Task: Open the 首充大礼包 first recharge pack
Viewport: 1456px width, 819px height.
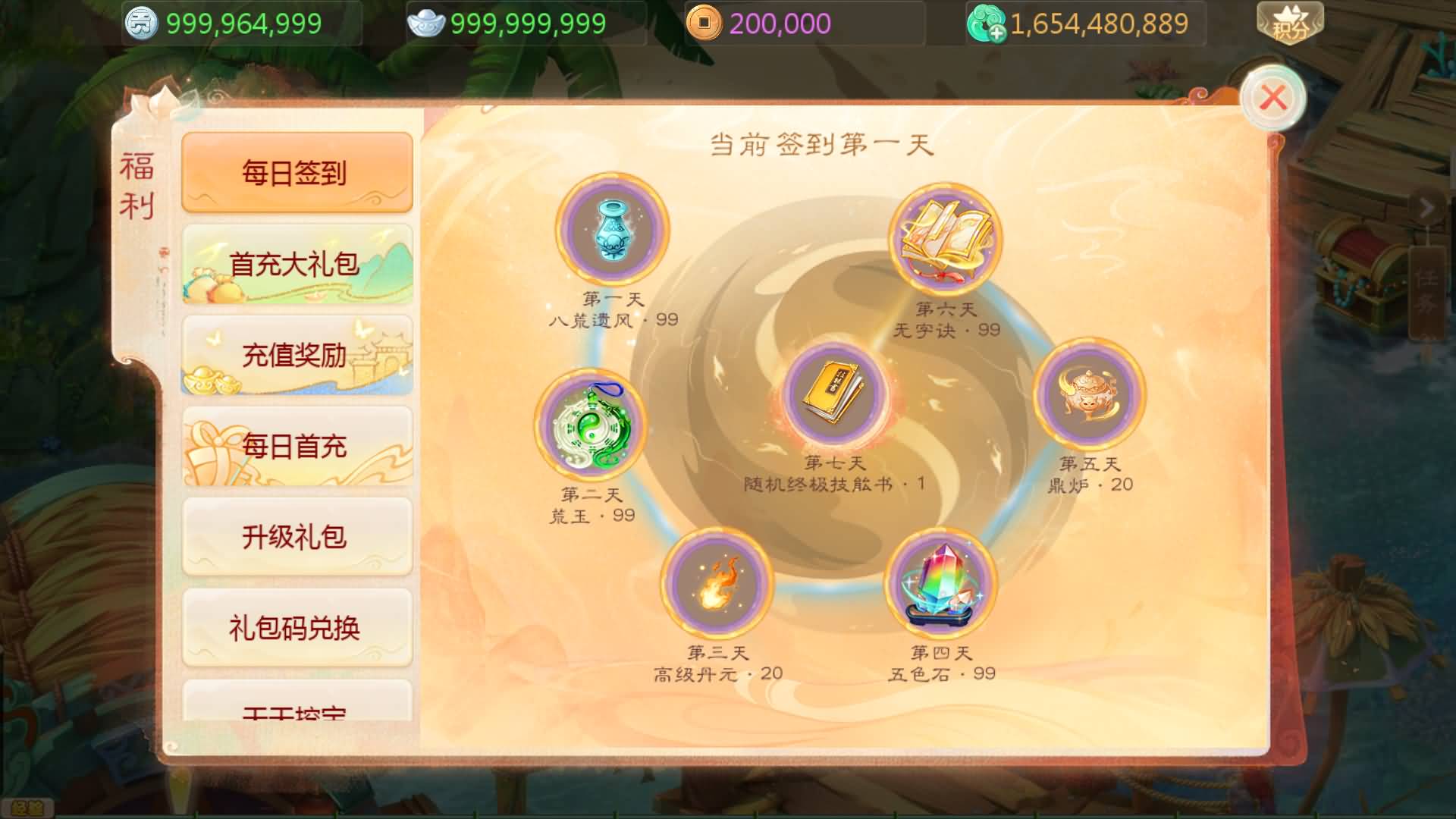Action: pyautogui.click(x=297, y=264)
